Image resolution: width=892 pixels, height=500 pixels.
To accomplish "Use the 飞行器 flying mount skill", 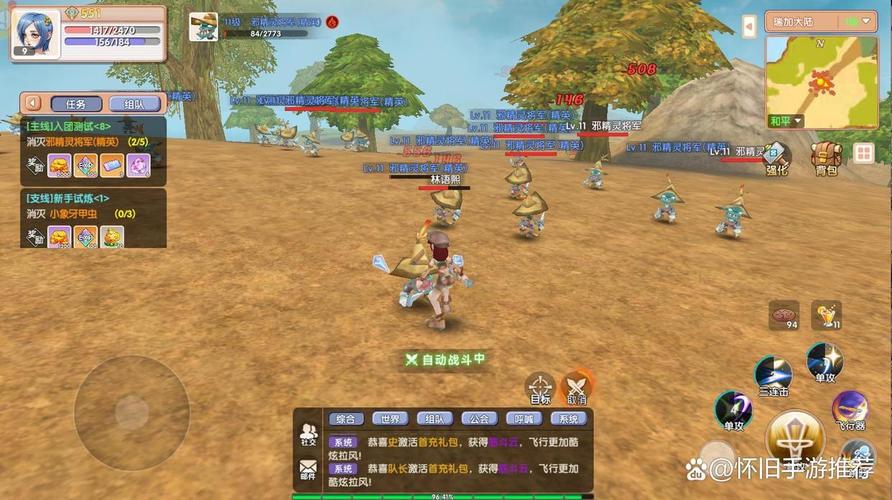I will [850, 409].
